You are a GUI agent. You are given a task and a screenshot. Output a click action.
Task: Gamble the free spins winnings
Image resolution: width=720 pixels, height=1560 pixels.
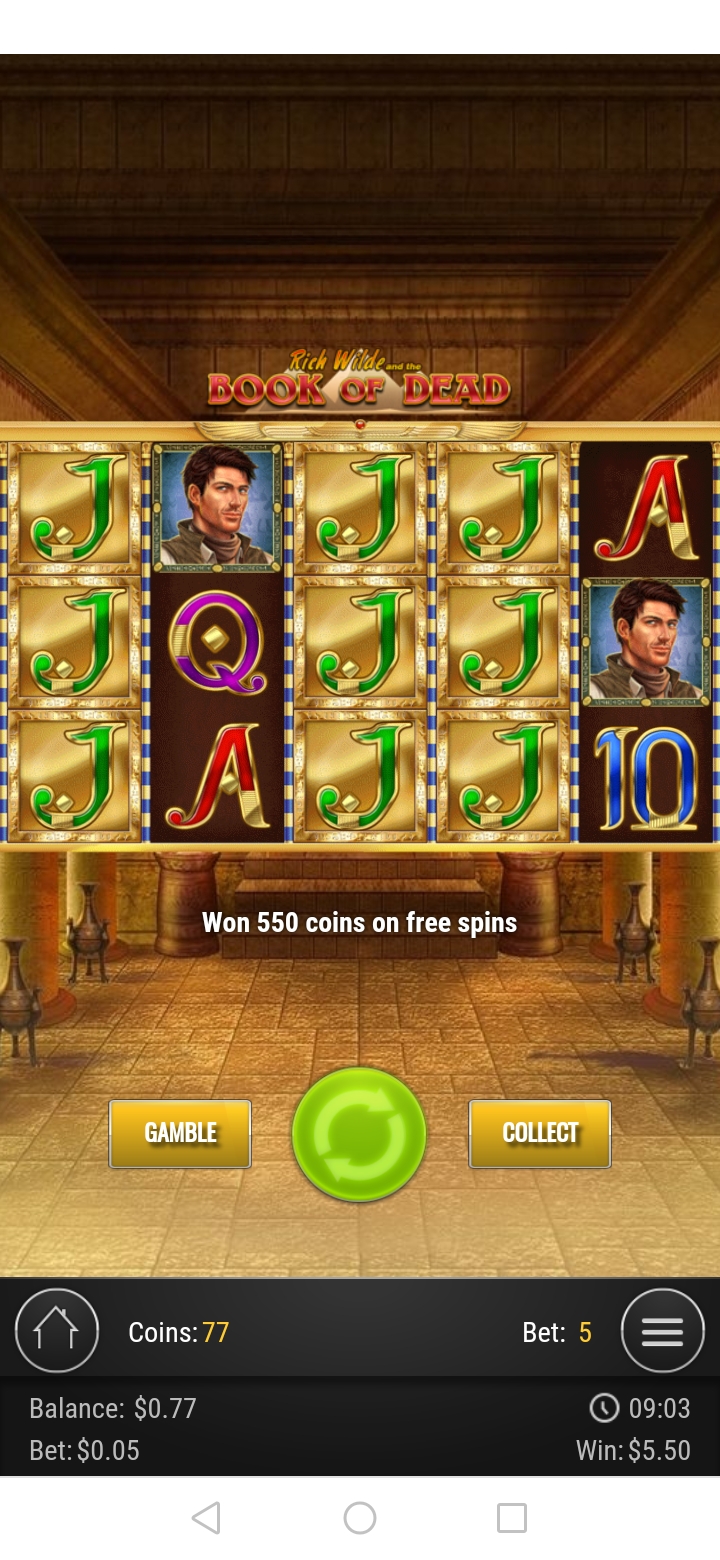tap(180, 1133)
